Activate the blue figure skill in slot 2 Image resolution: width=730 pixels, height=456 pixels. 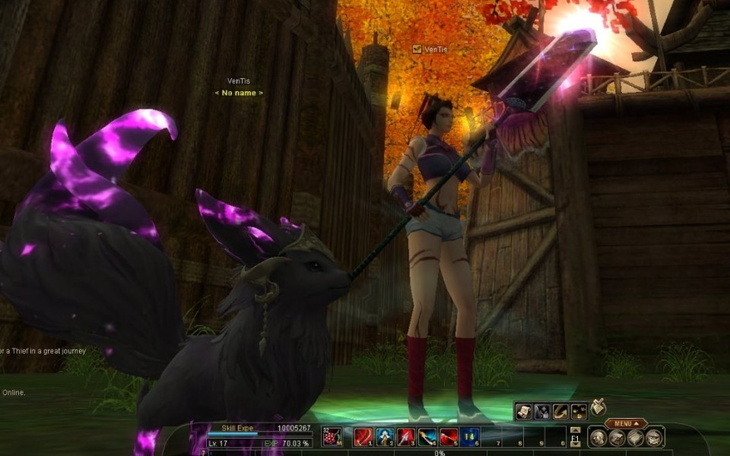pos(384,436)
